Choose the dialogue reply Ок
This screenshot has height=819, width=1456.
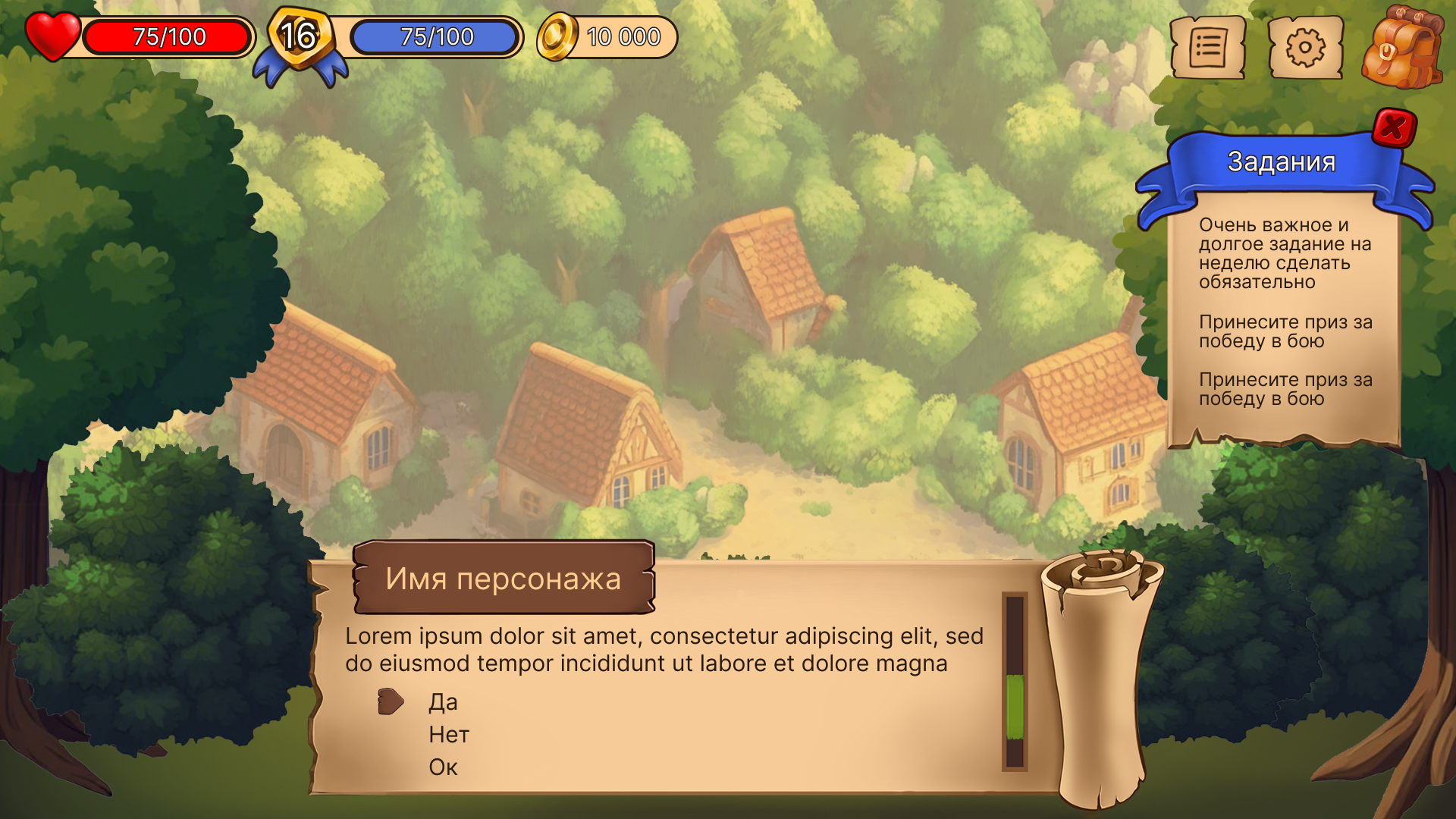coord(443,767)
